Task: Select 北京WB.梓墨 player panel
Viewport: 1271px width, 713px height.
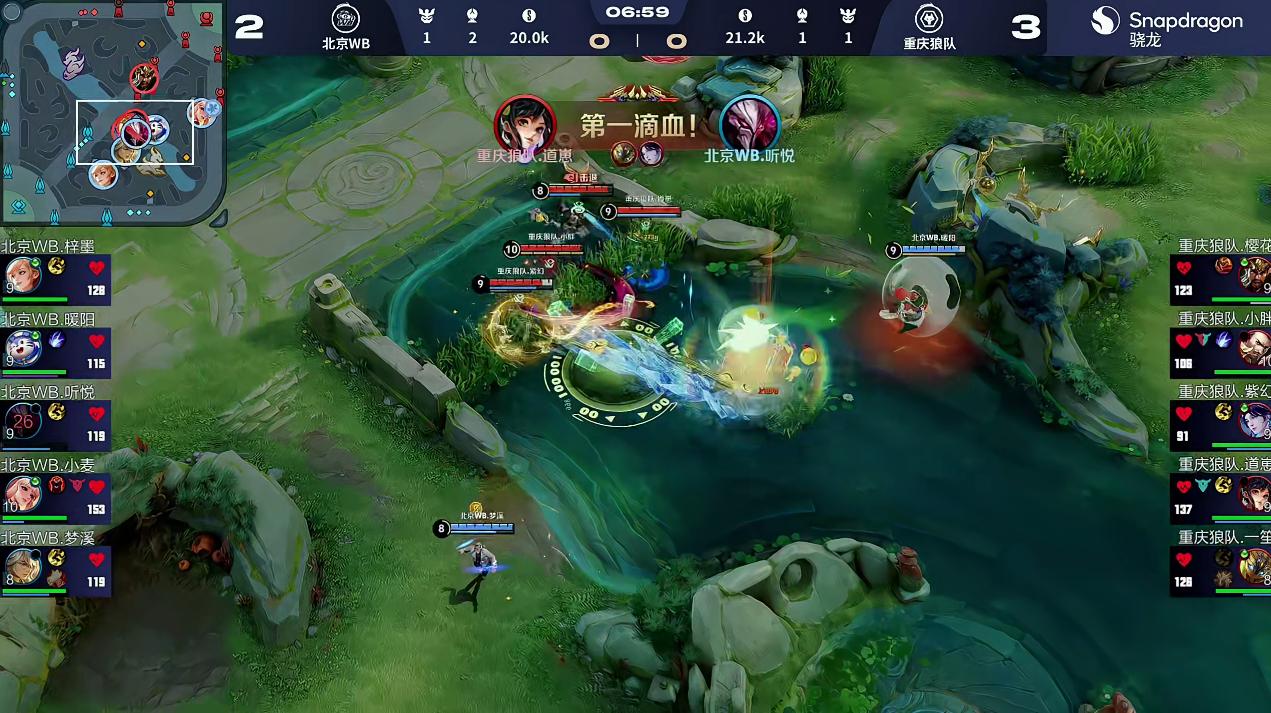Action: (55, 275)
